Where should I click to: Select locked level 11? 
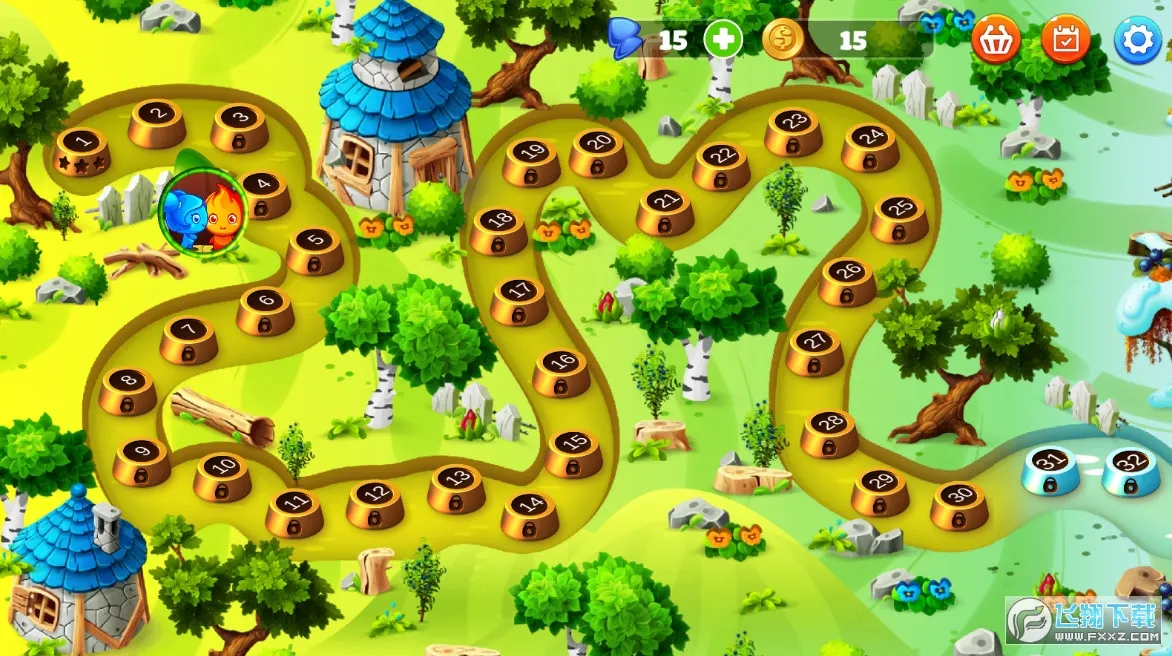pyautogui.click(x=294, y=511)
